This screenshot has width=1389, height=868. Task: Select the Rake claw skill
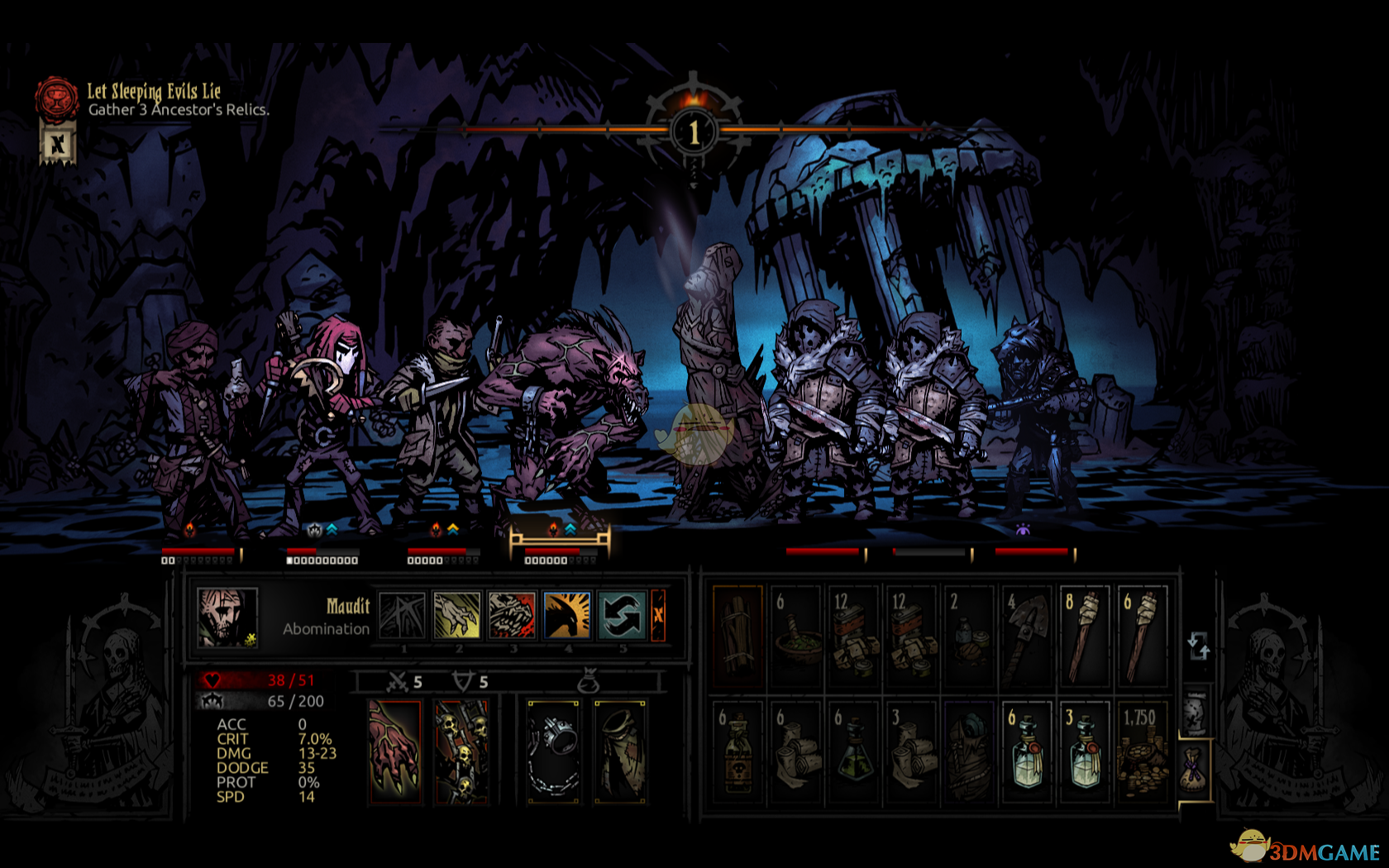[x=457, y=615]
